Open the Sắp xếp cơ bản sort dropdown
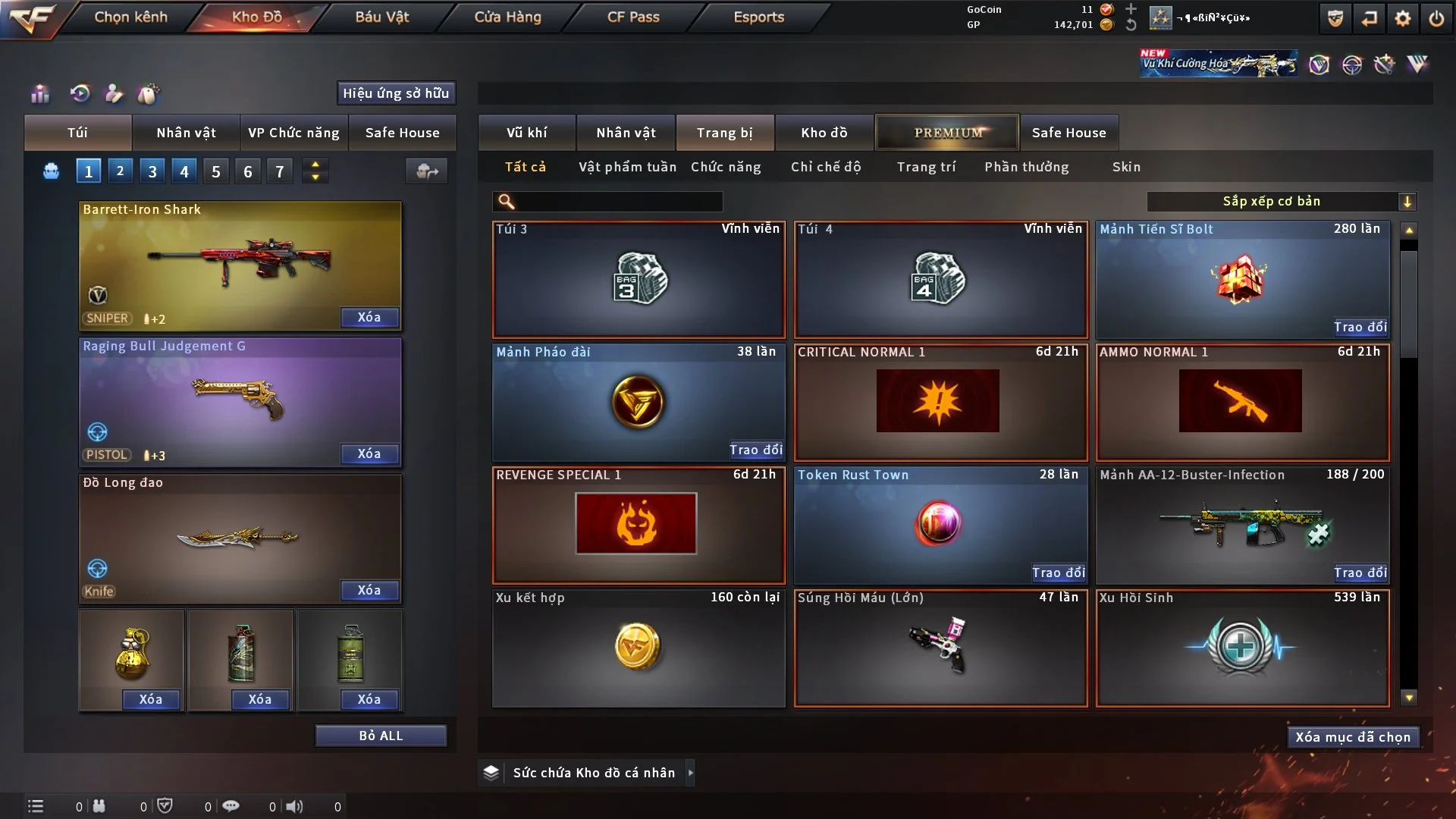The image size is (1456, 819). coord(1282,201)
